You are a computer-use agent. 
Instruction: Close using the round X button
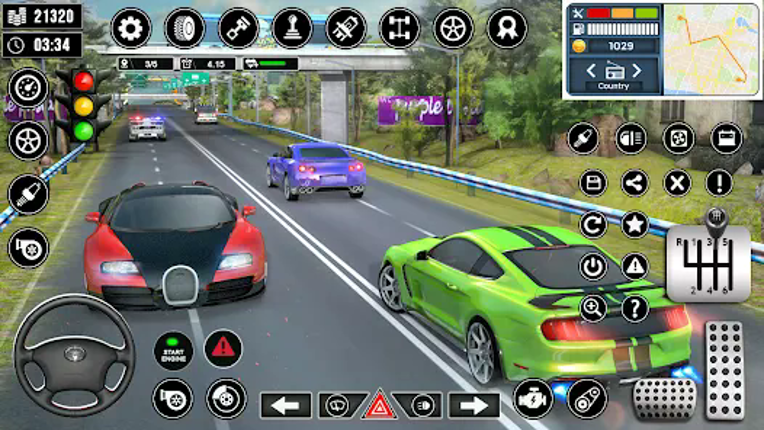(x=677, y=183)
